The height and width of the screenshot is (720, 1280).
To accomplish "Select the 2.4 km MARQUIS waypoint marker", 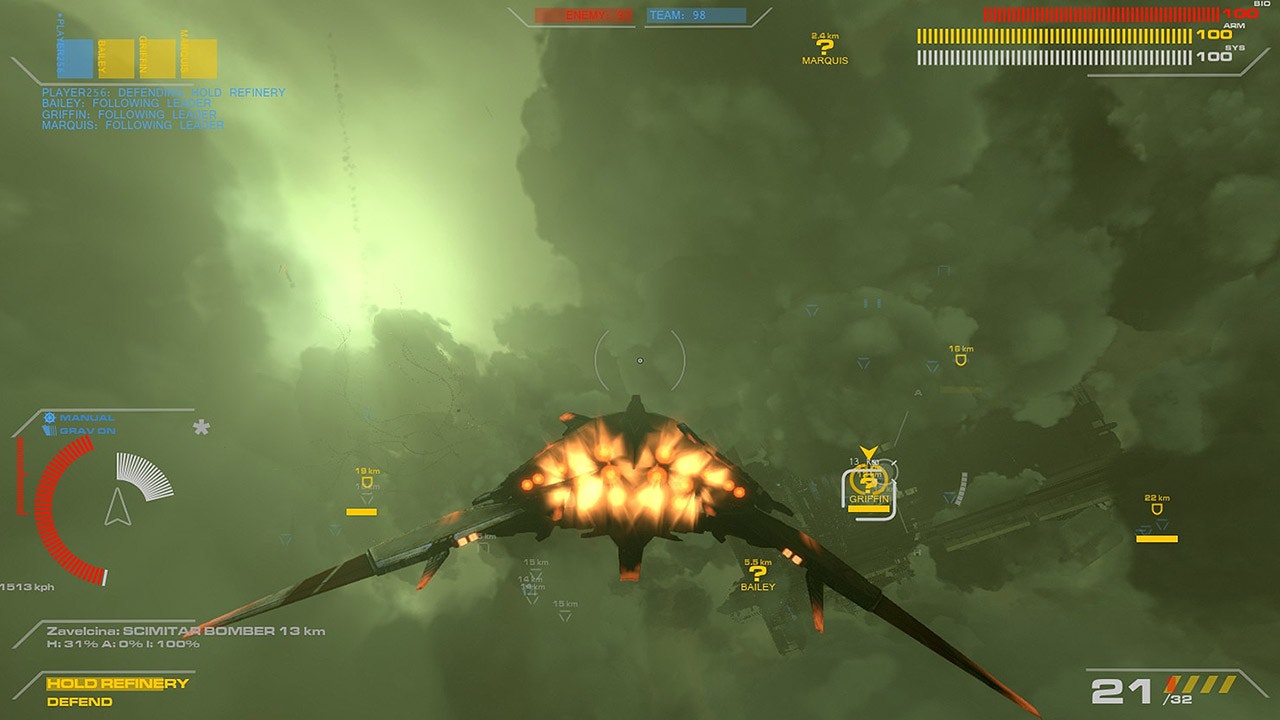I will (824, 45).
